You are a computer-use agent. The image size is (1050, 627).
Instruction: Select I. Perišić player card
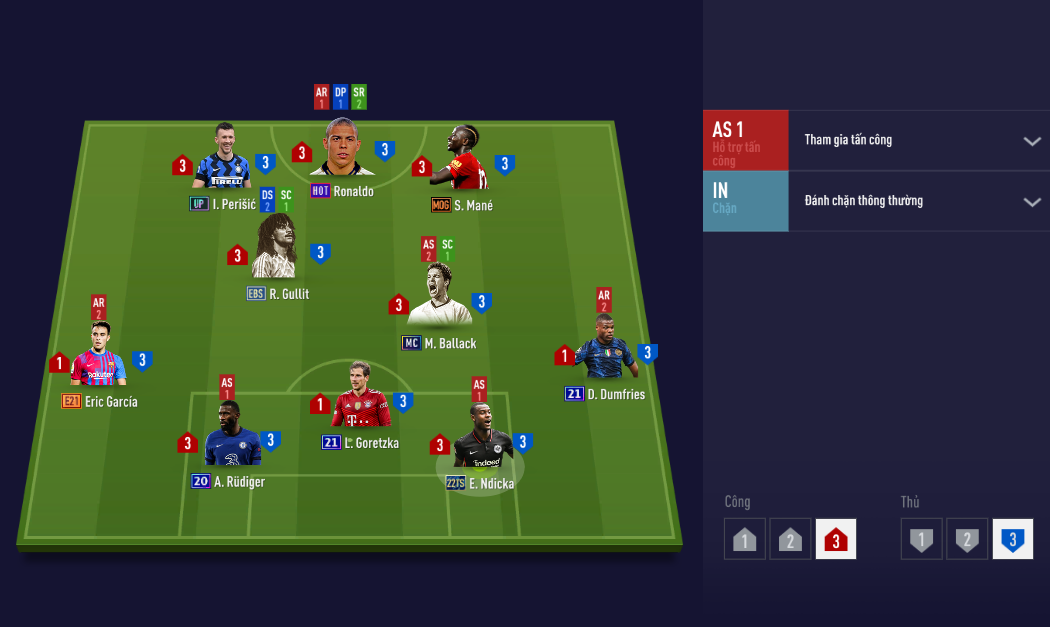tap(222, 160)
